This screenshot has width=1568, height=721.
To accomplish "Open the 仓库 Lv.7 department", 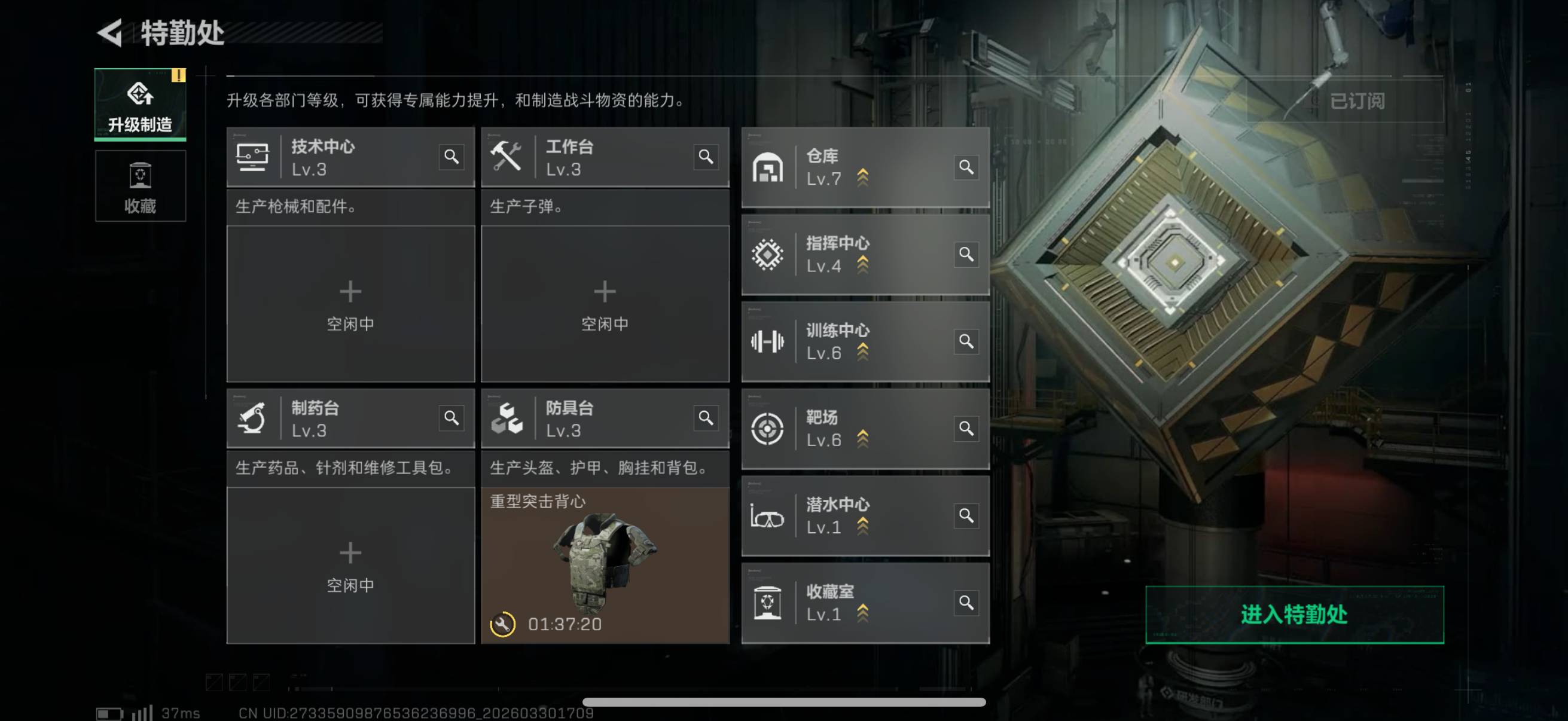I will [x=852, y=167].
